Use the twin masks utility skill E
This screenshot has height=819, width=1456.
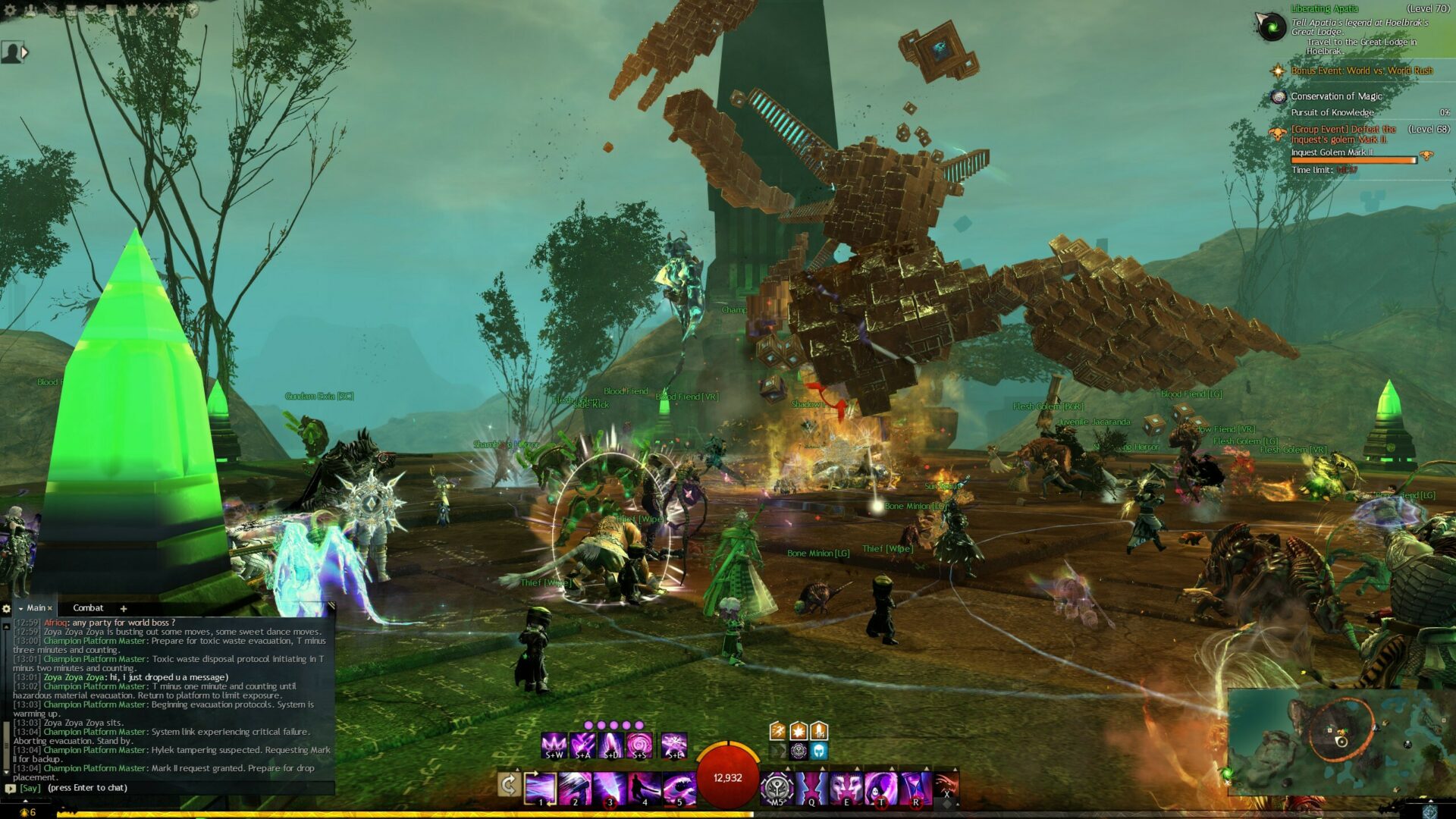[846, 789]
